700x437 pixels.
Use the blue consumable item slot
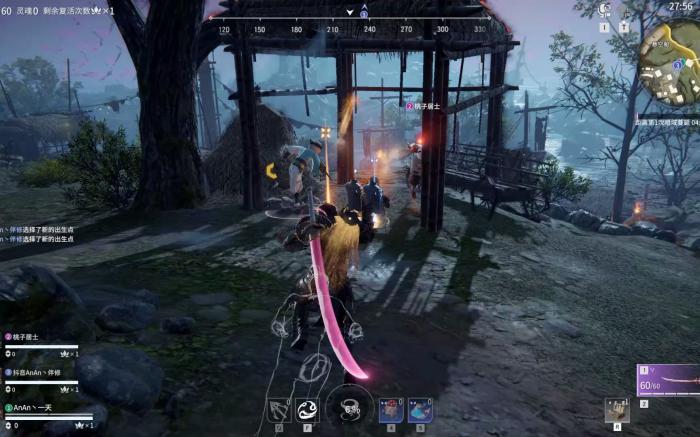(420, 409)
